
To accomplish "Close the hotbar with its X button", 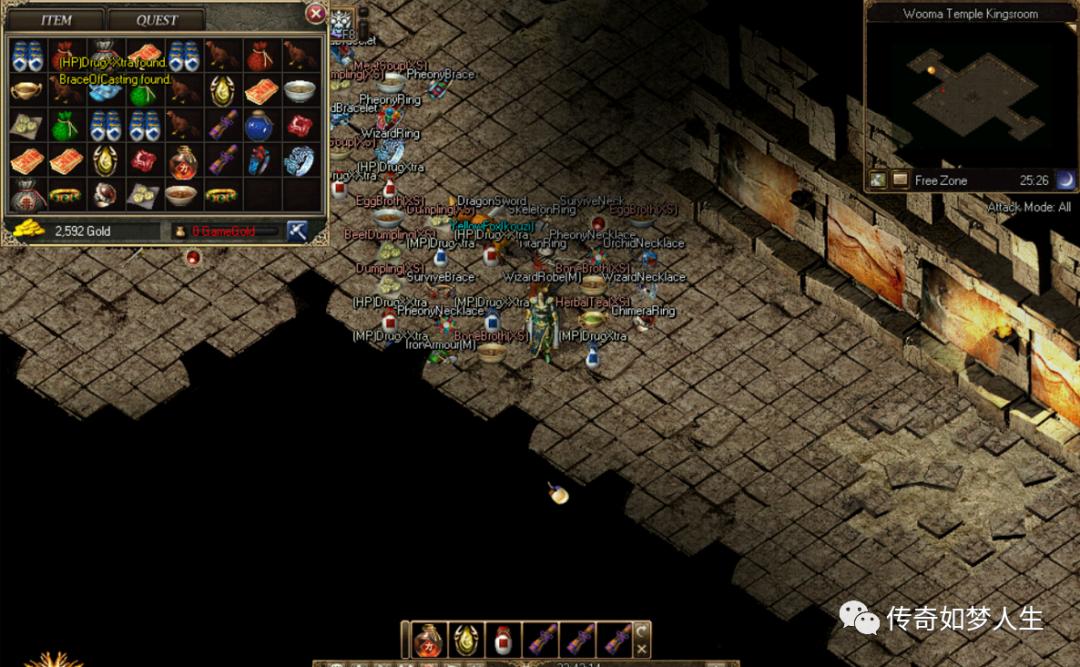I will (641, 648).
